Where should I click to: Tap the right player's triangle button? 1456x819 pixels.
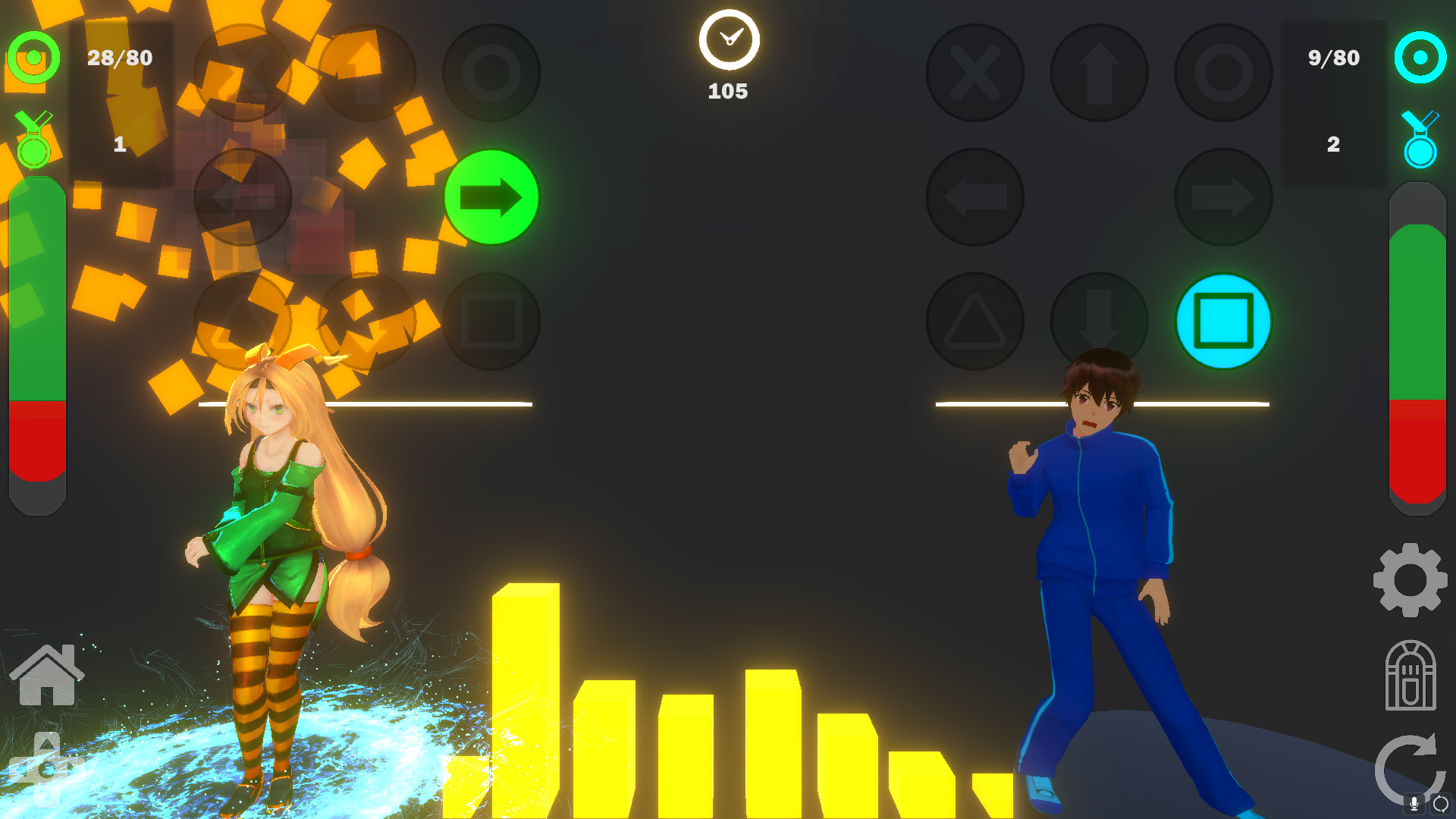(x=975, y=322)
